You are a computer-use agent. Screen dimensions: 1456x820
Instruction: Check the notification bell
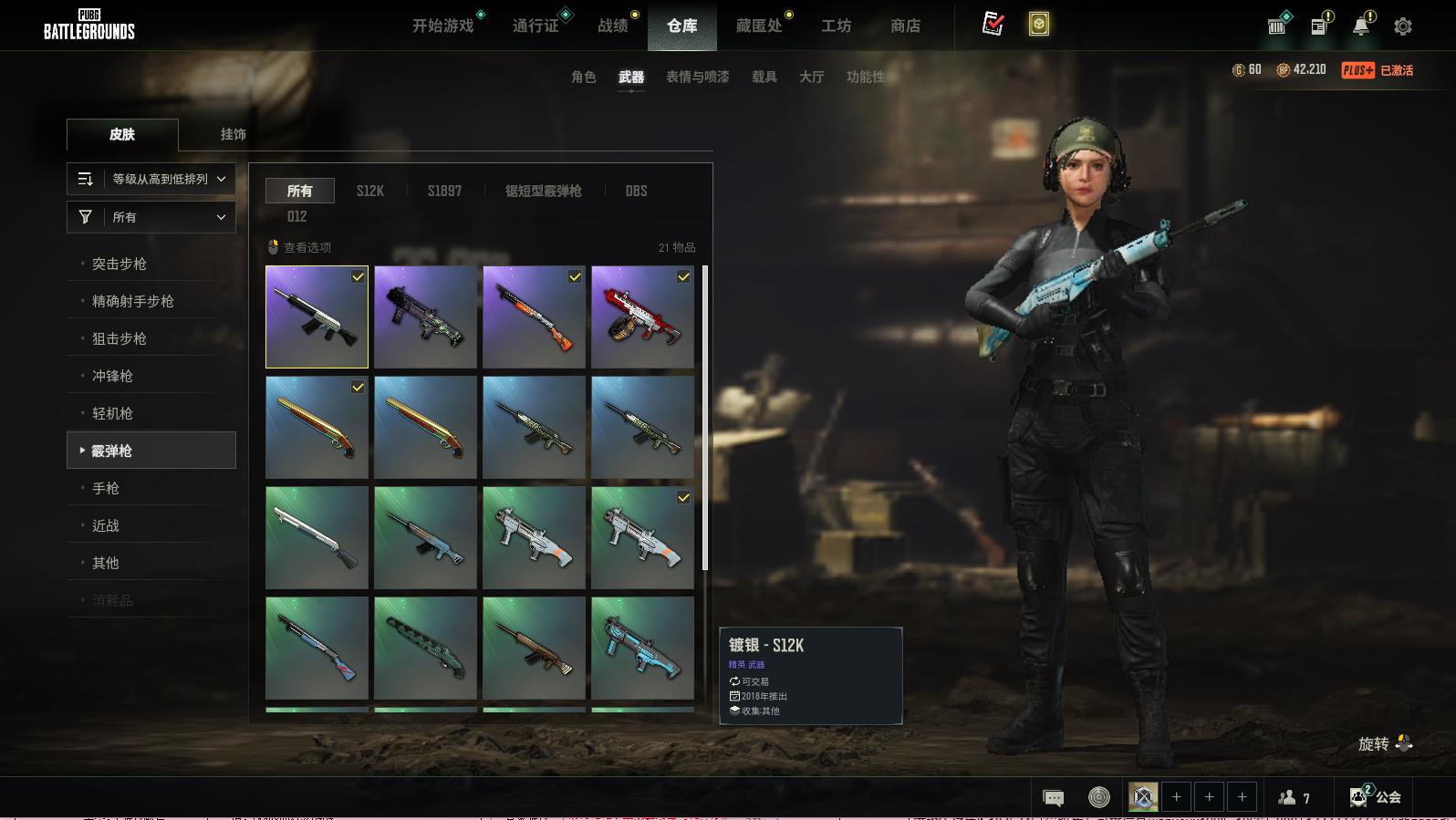point(1361,26)
